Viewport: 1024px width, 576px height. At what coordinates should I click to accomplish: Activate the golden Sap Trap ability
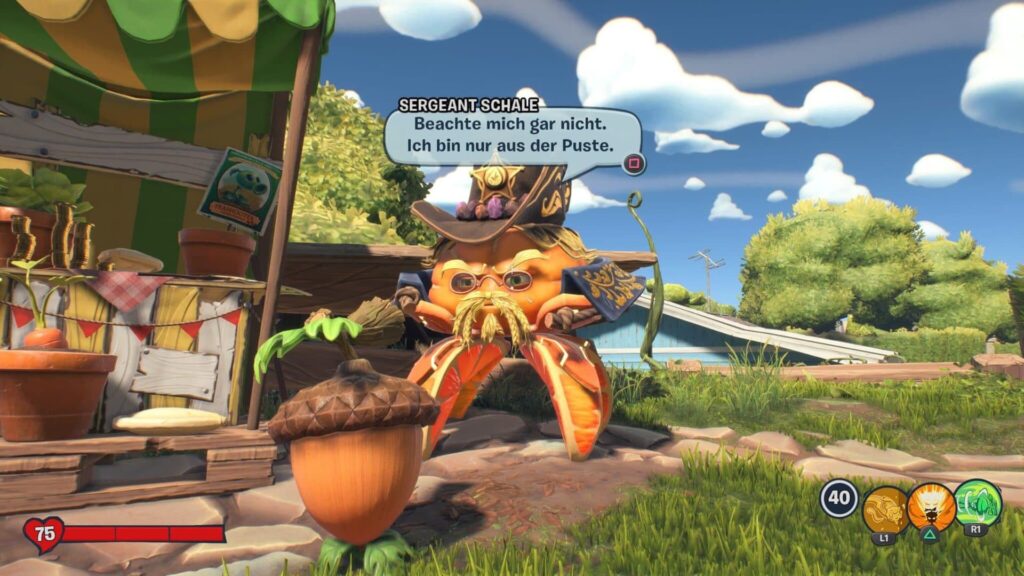click(885, 508)
